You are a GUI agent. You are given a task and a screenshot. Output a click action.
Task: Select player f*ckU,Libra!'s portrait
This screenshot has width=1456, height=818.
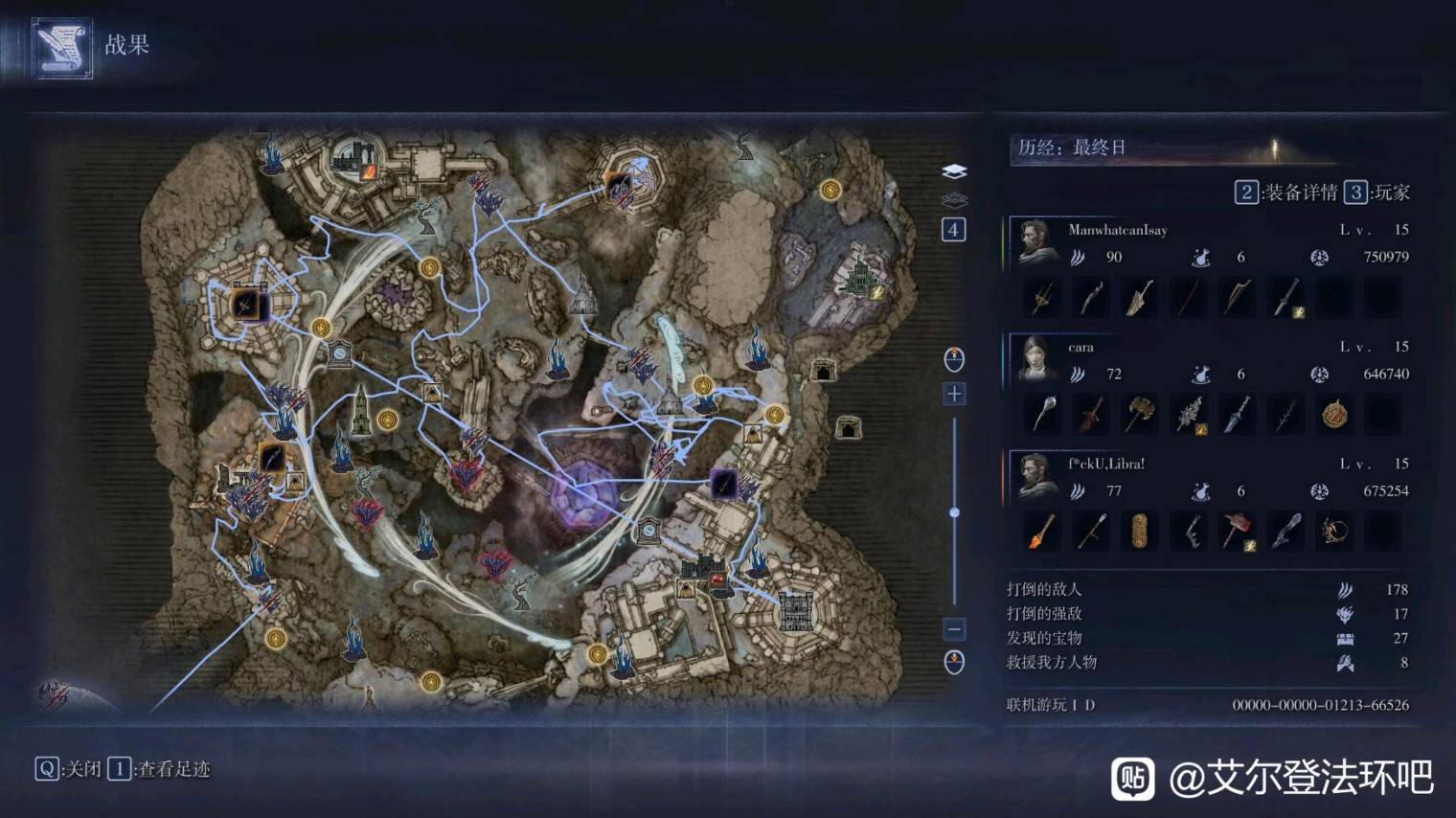pos(1035,476)
